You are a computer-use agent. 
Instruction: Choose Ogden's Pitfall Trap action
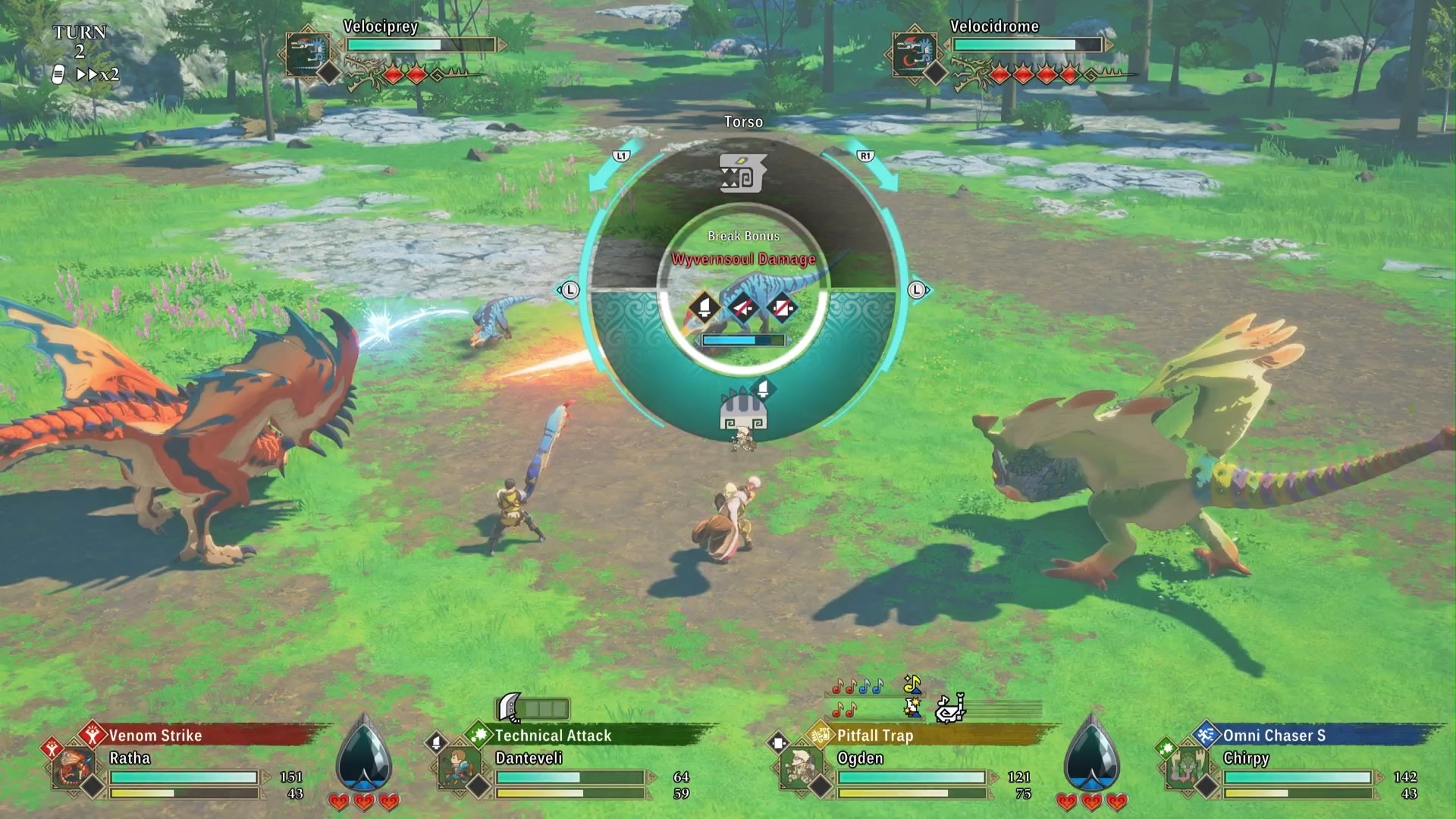(x=874, y=736)
